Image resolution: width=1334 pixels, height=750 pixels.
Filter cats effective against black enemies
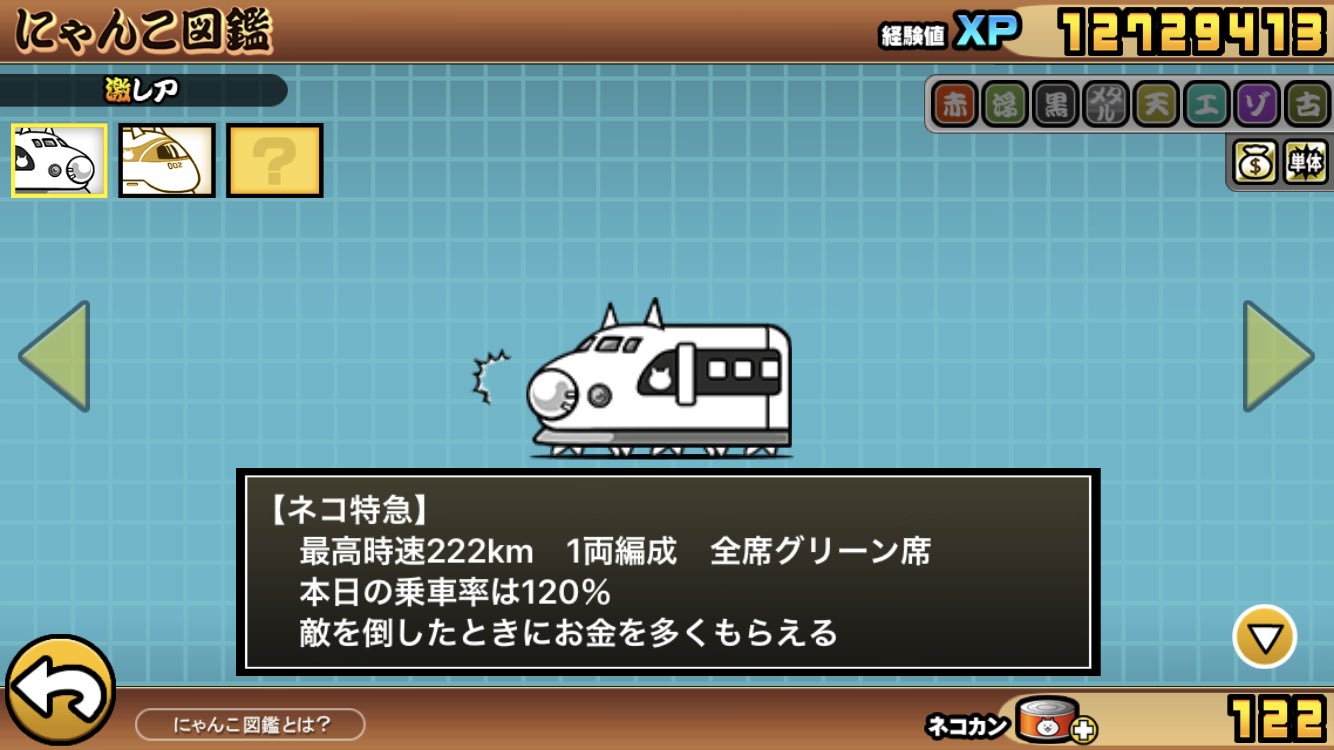tap(1053, 103)
